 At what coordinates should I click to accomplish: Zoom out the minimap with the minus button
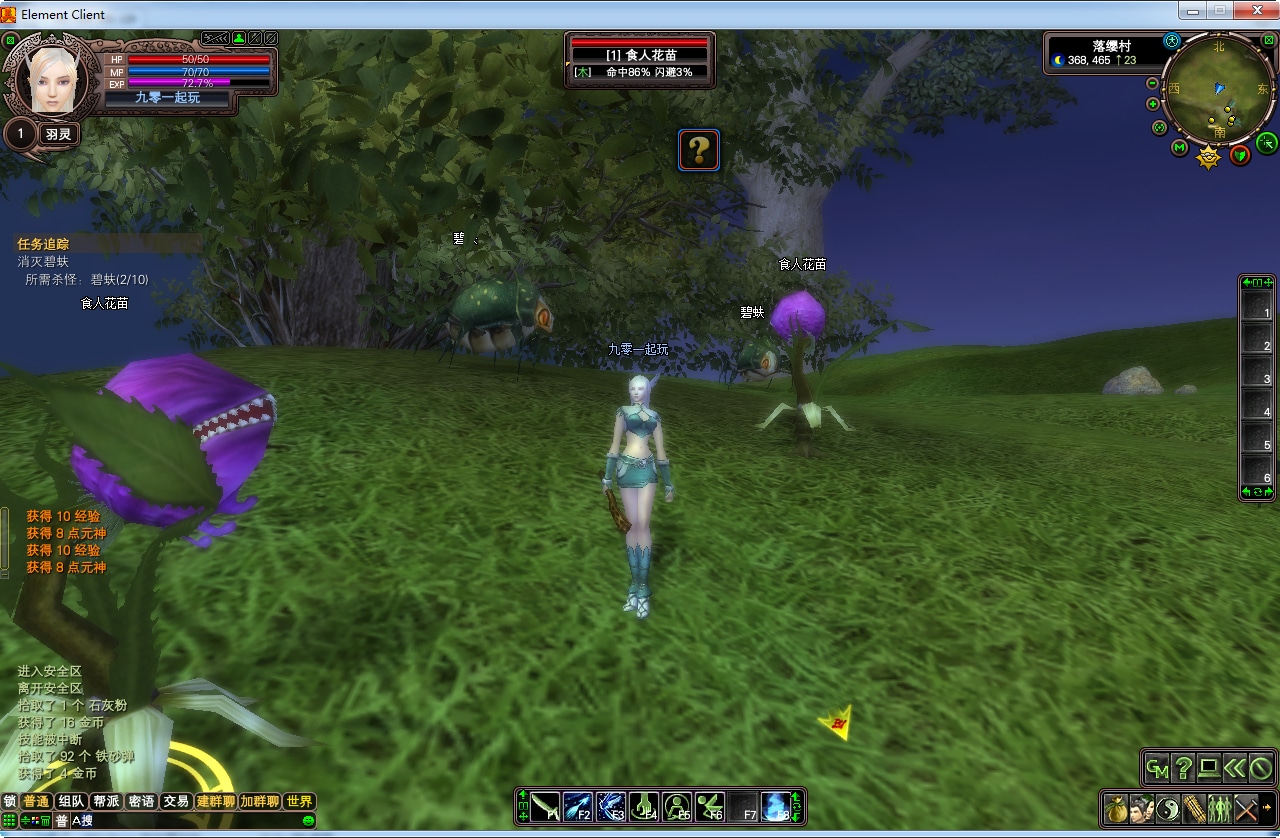click(x=1152, y=84)
